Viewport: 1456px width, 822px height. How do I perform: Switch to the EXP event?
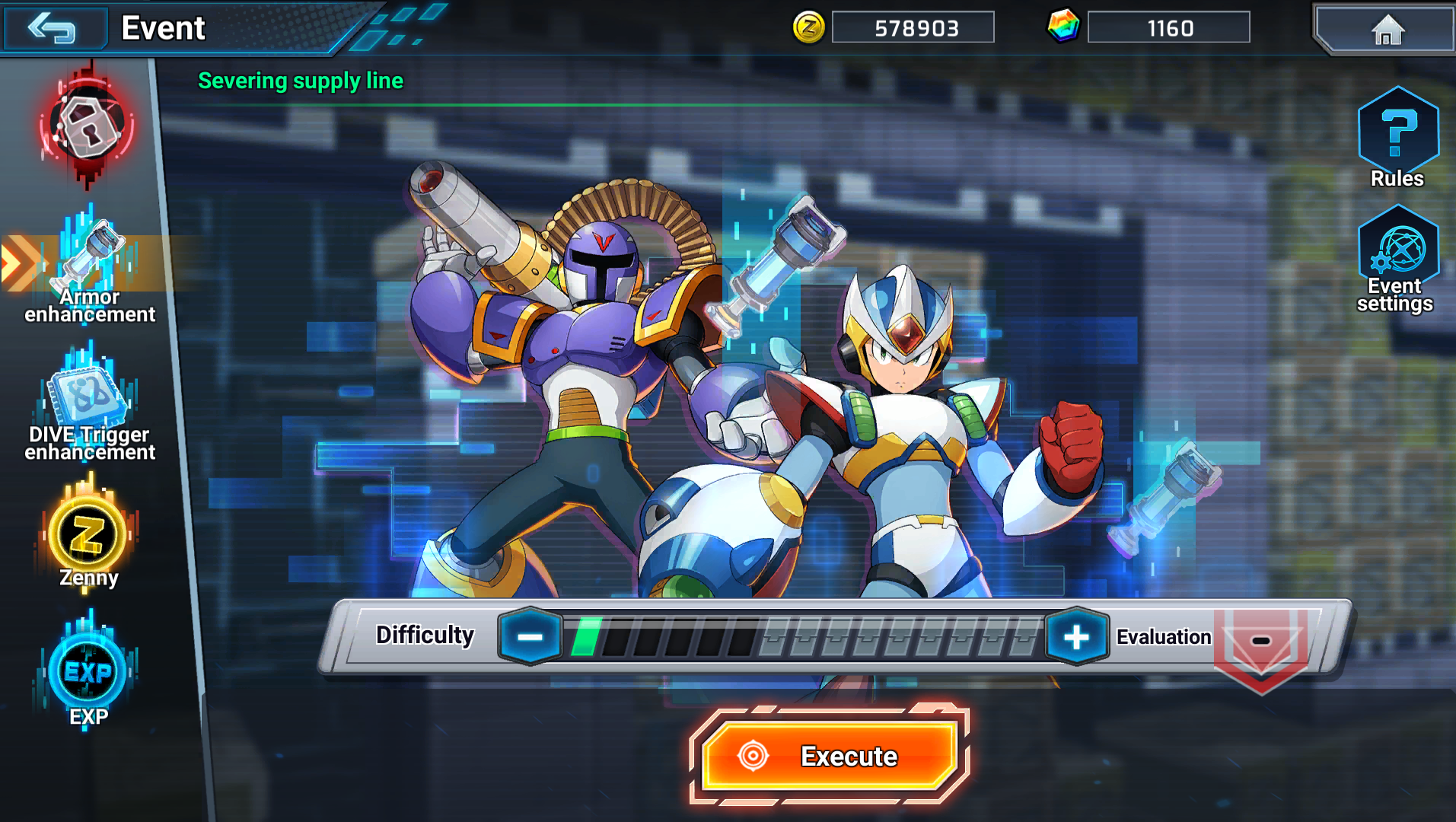click(88, 674)
